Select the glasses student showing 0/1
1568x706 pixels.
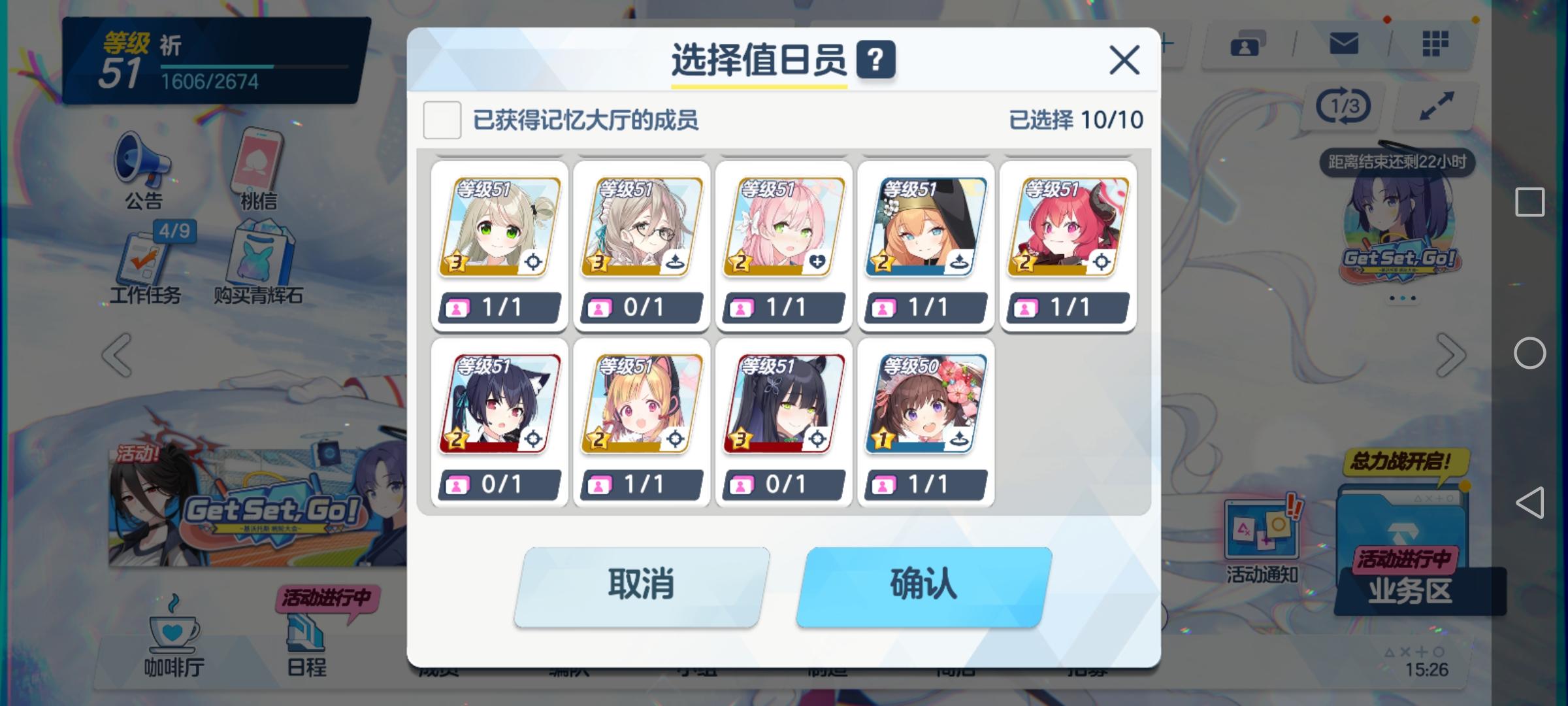641,226
